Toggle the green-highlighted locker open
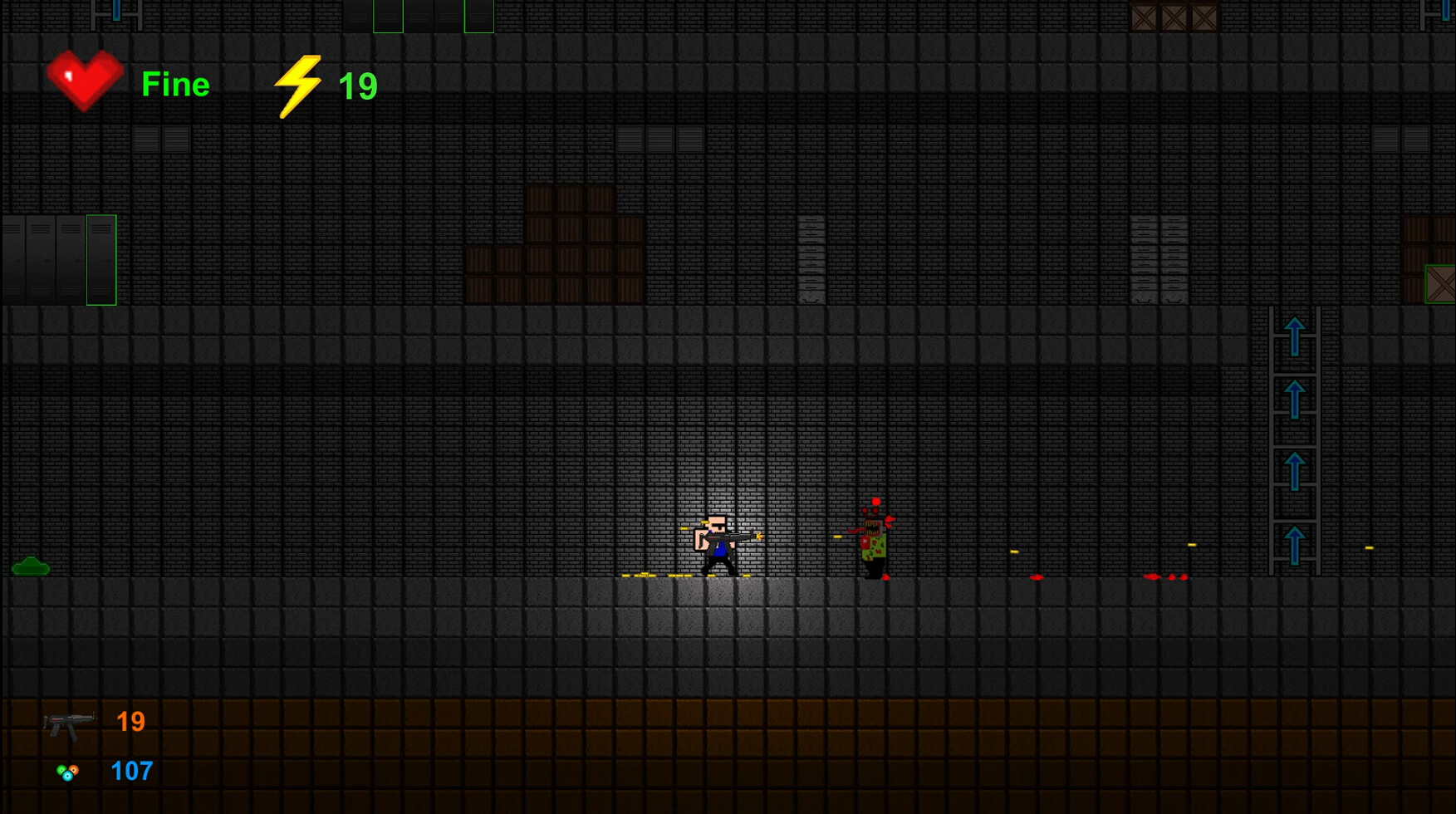Viewport: 1456px width, 814px height. pyautogui.click(x=100, y=259)
